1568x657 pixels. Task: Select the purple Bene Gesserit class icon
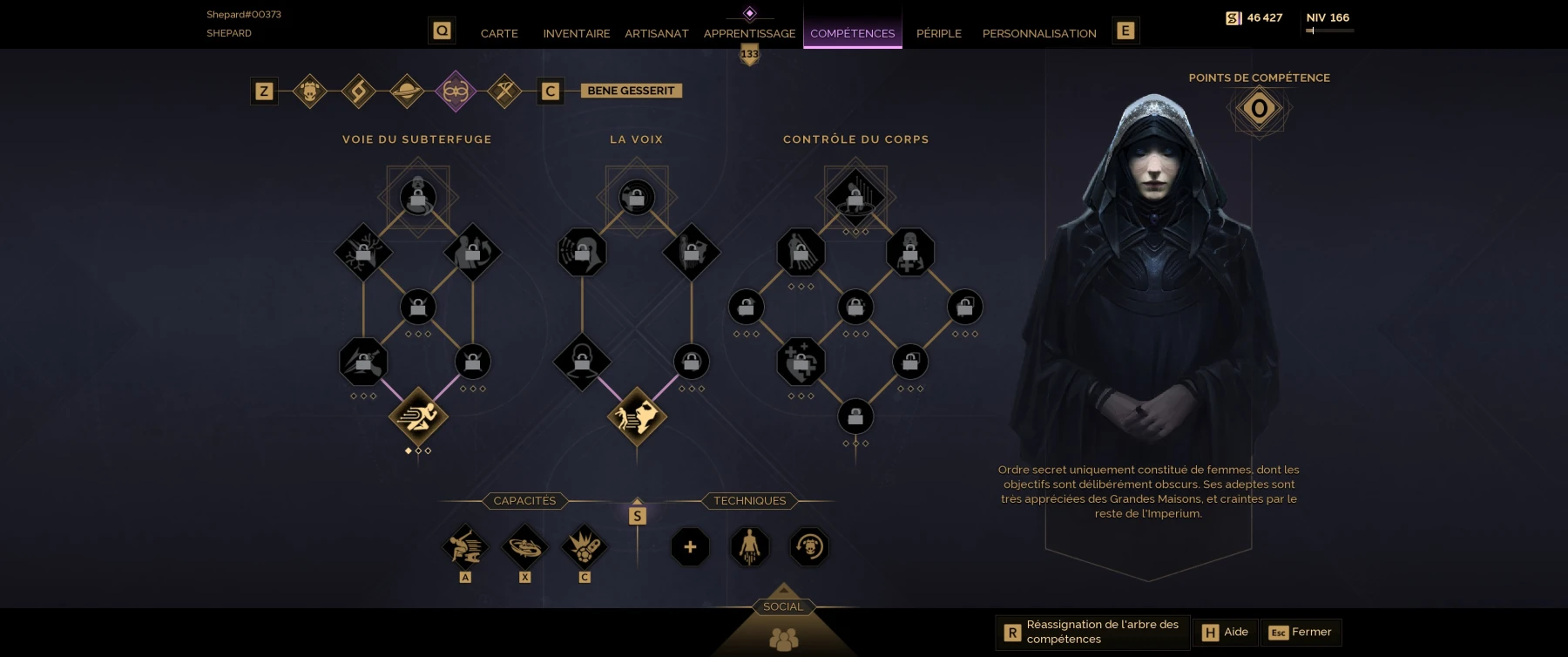pos(456,91)
